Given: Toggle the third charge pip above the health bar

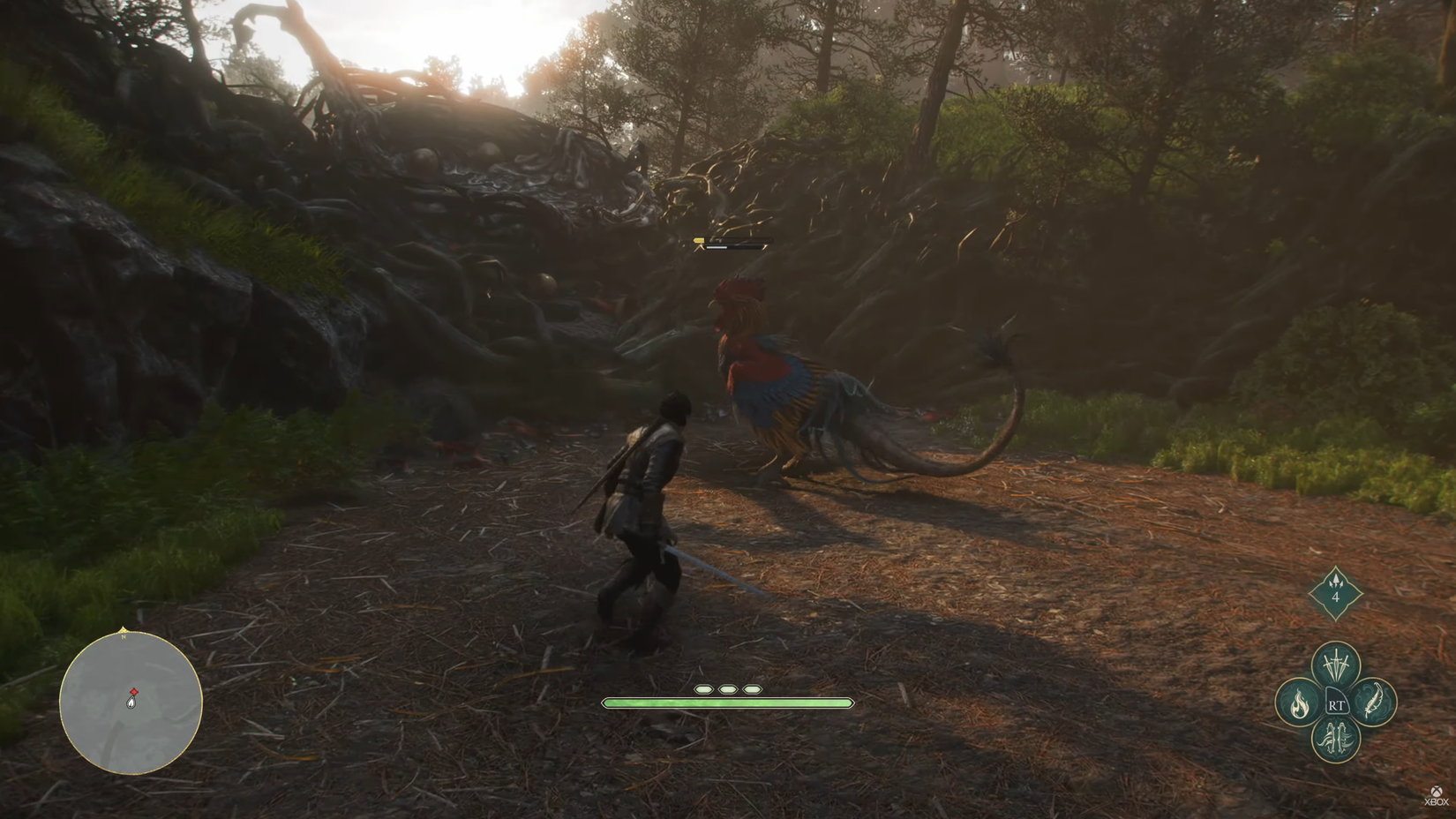Looking at the screenshot, I should (750, 690).
